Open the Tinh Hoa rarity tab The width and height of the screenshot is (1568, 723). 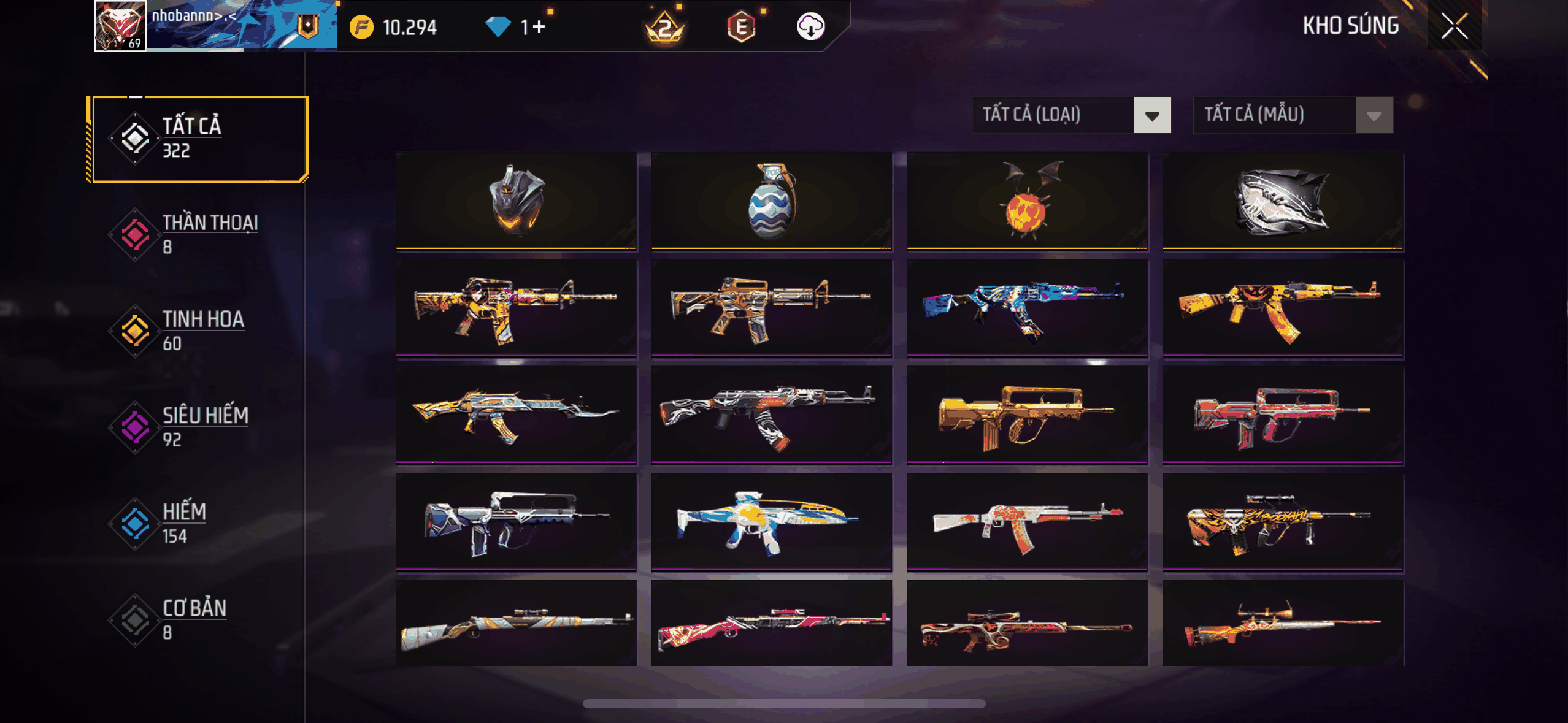pos(198,331)
